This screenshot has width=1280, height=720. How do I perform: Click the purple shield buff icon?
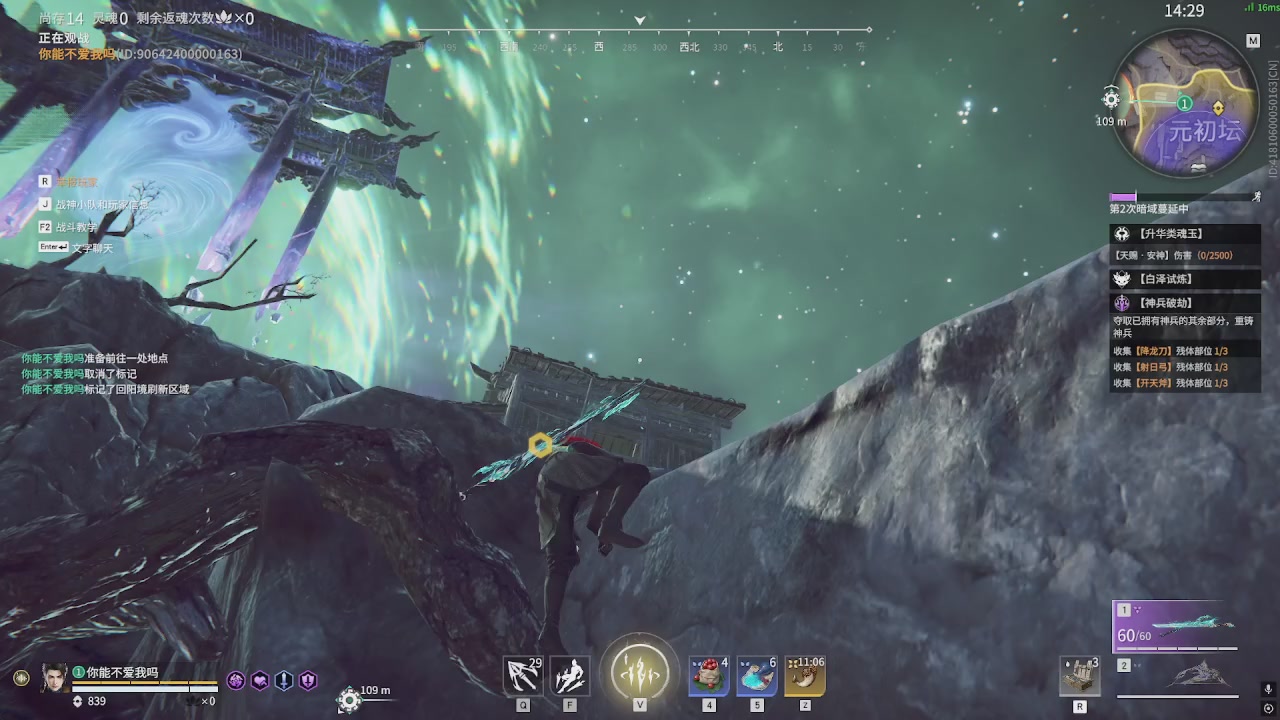pyautogui.click(x=308, y=680)
